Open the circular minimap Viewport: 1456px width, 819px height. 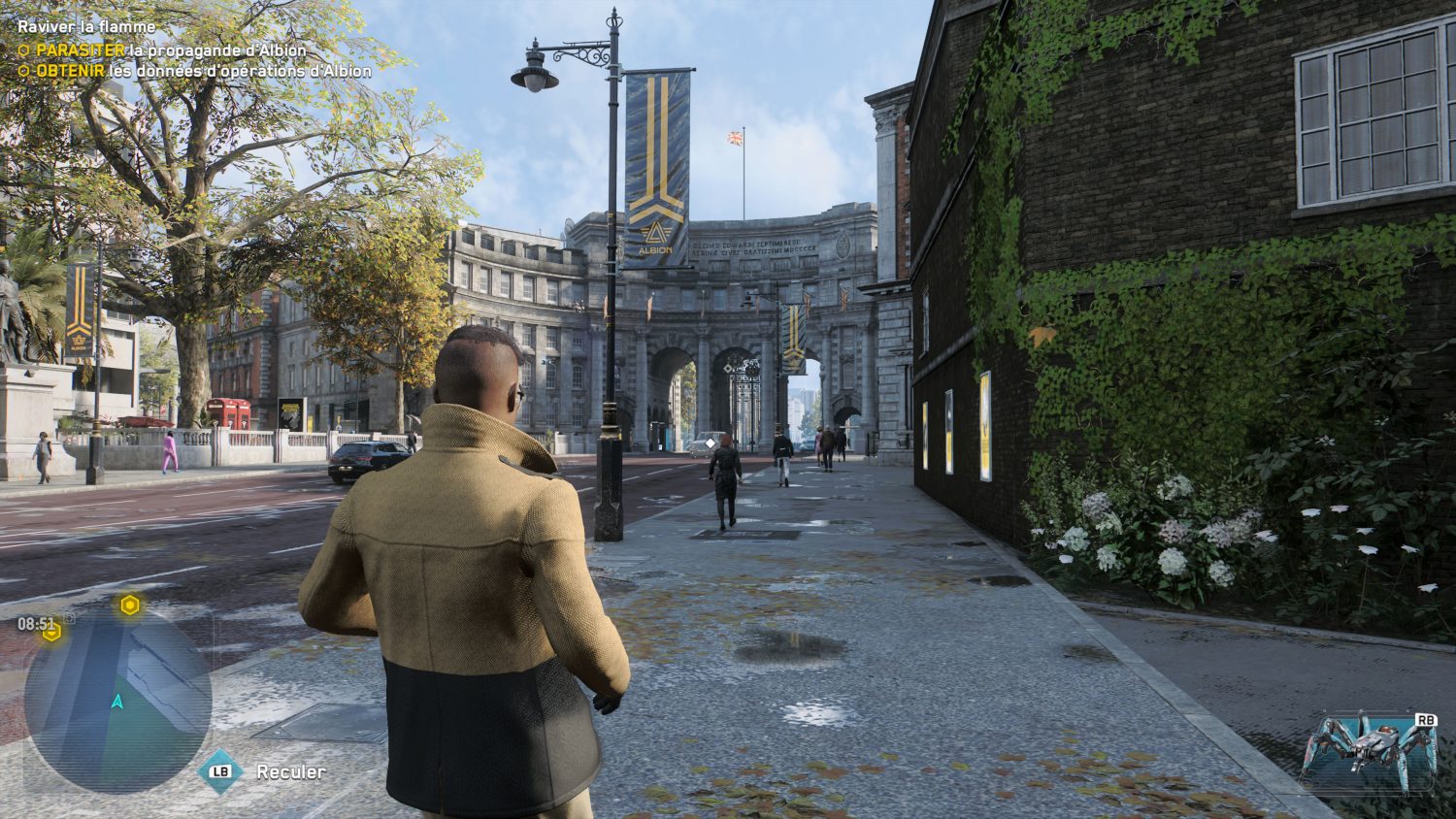coord(117,700)
